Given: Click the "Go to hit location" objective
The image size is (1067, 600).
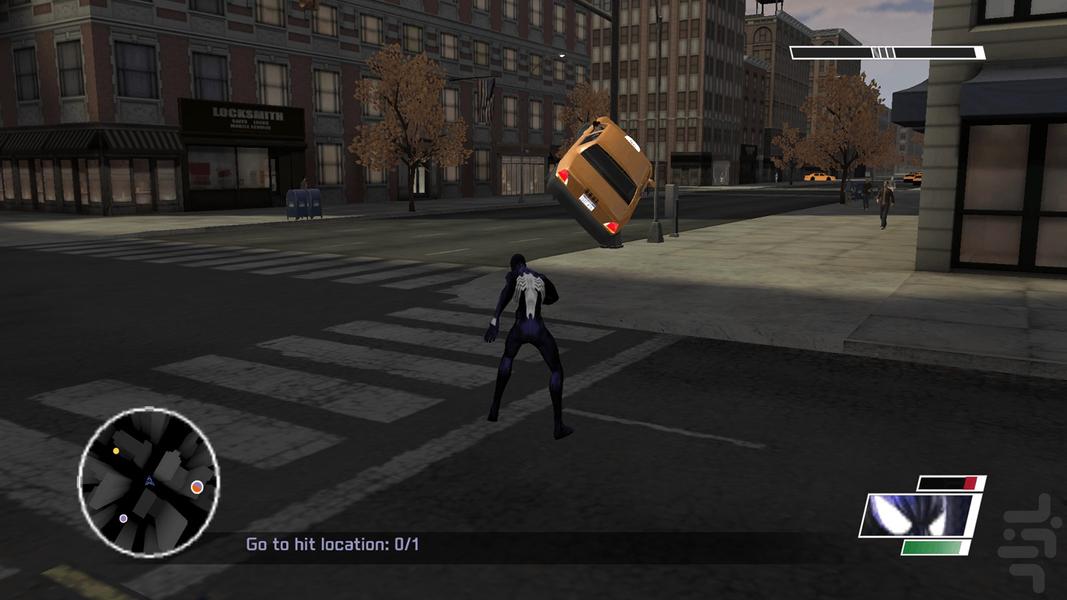Looking at the screenshot, I should (x=333, y=545).
